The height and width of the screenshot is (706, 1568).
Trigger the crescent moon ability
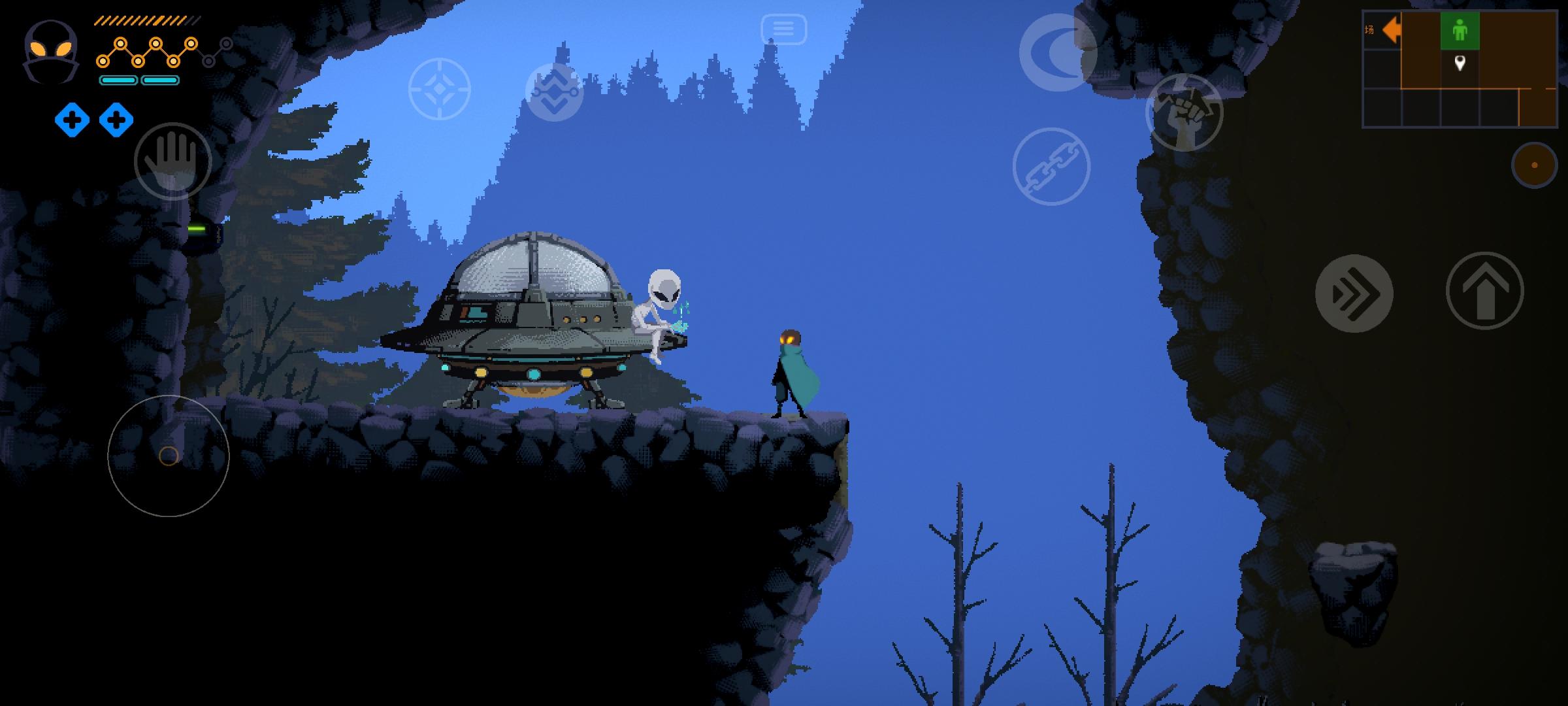click(1058, 52)
